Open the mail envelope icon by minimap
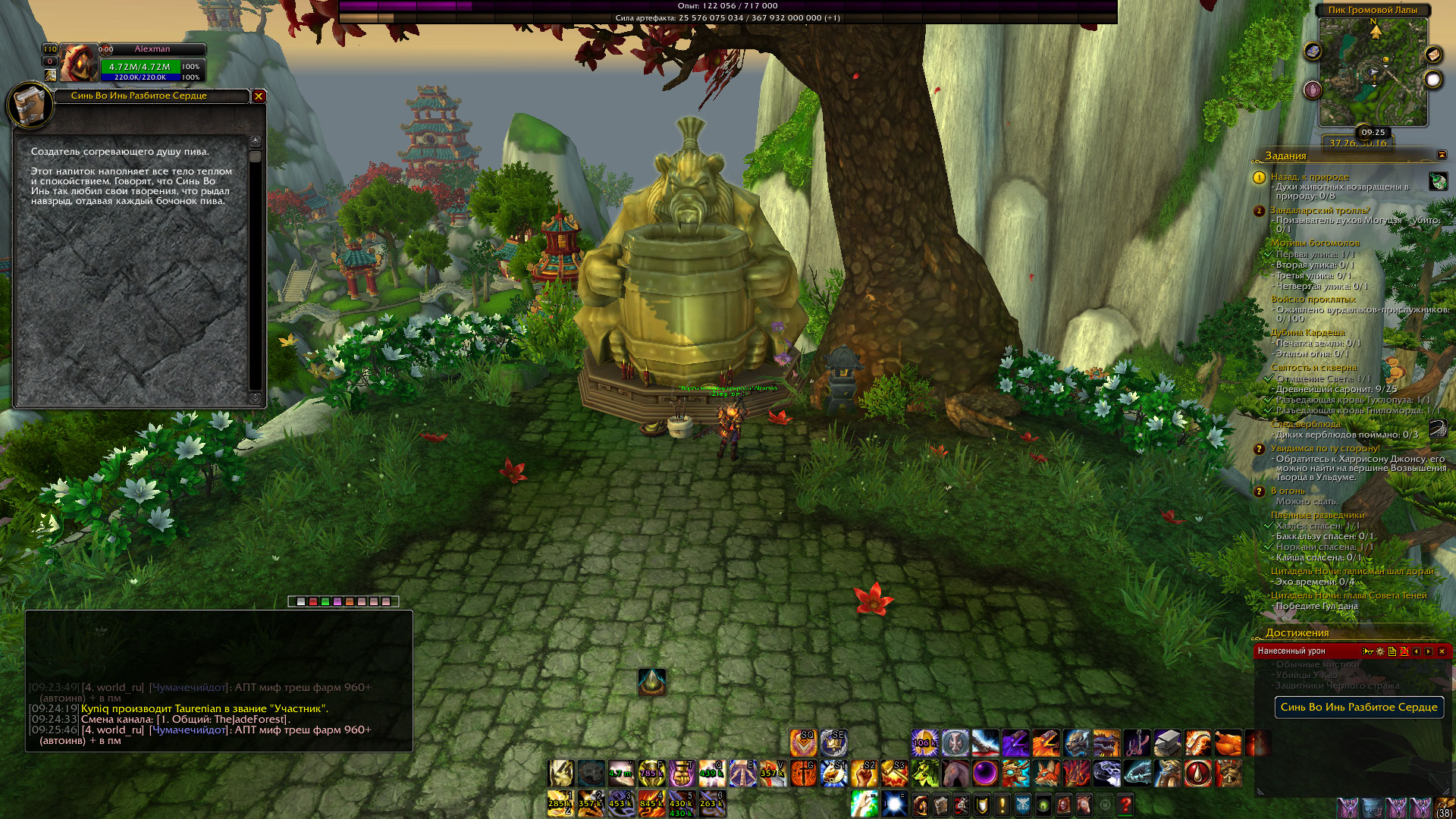 [1432, 55]
